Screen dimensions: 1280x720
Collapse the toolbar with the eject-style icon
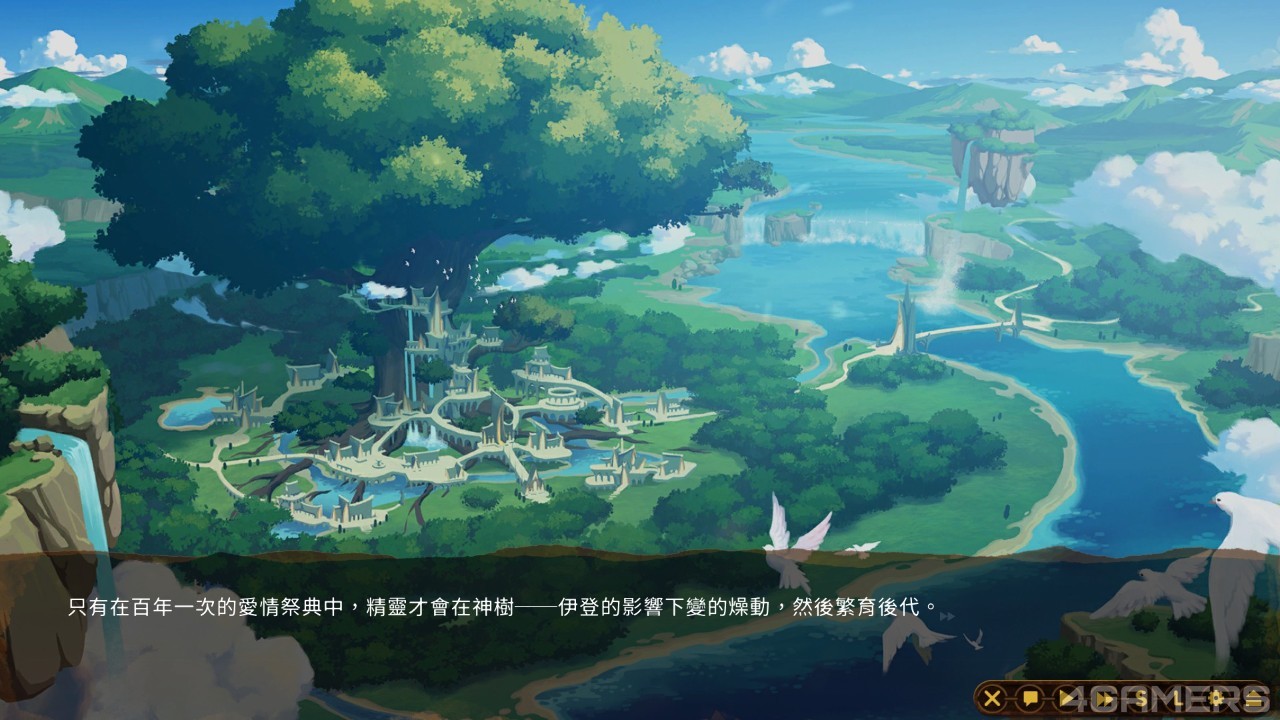pos(1254,698)
